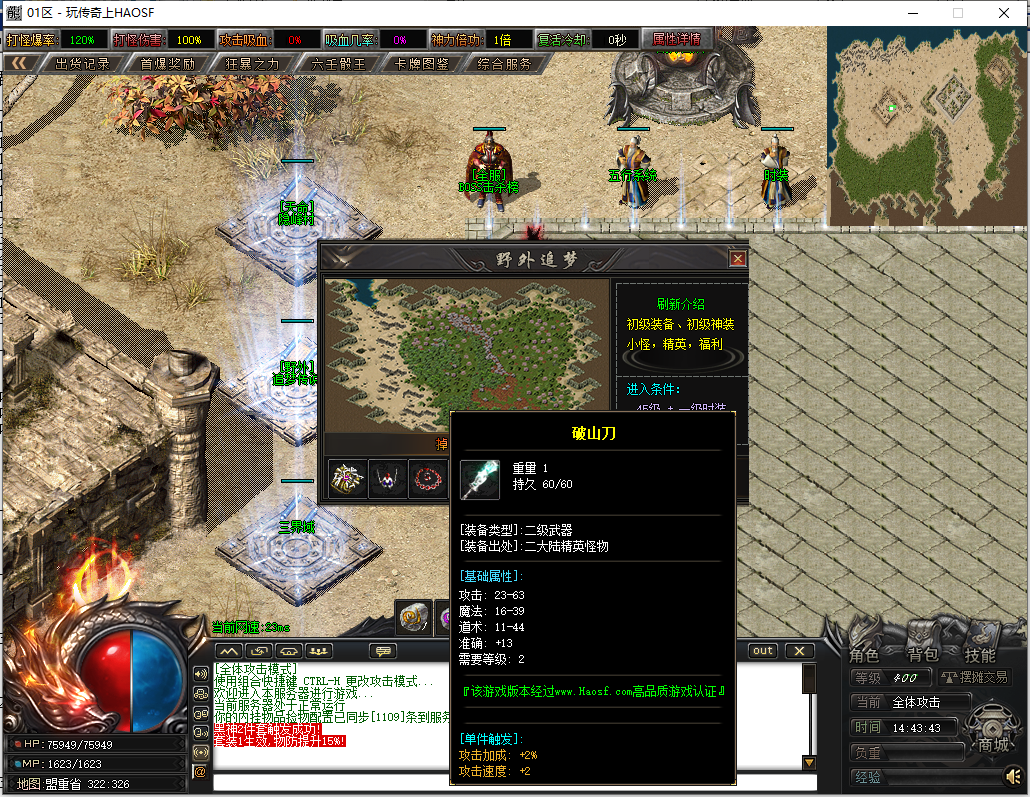The width and height of the screenshot is (1030, 797).
Task: Switch to the 出货记录 tab
Action: click(82, 64)
